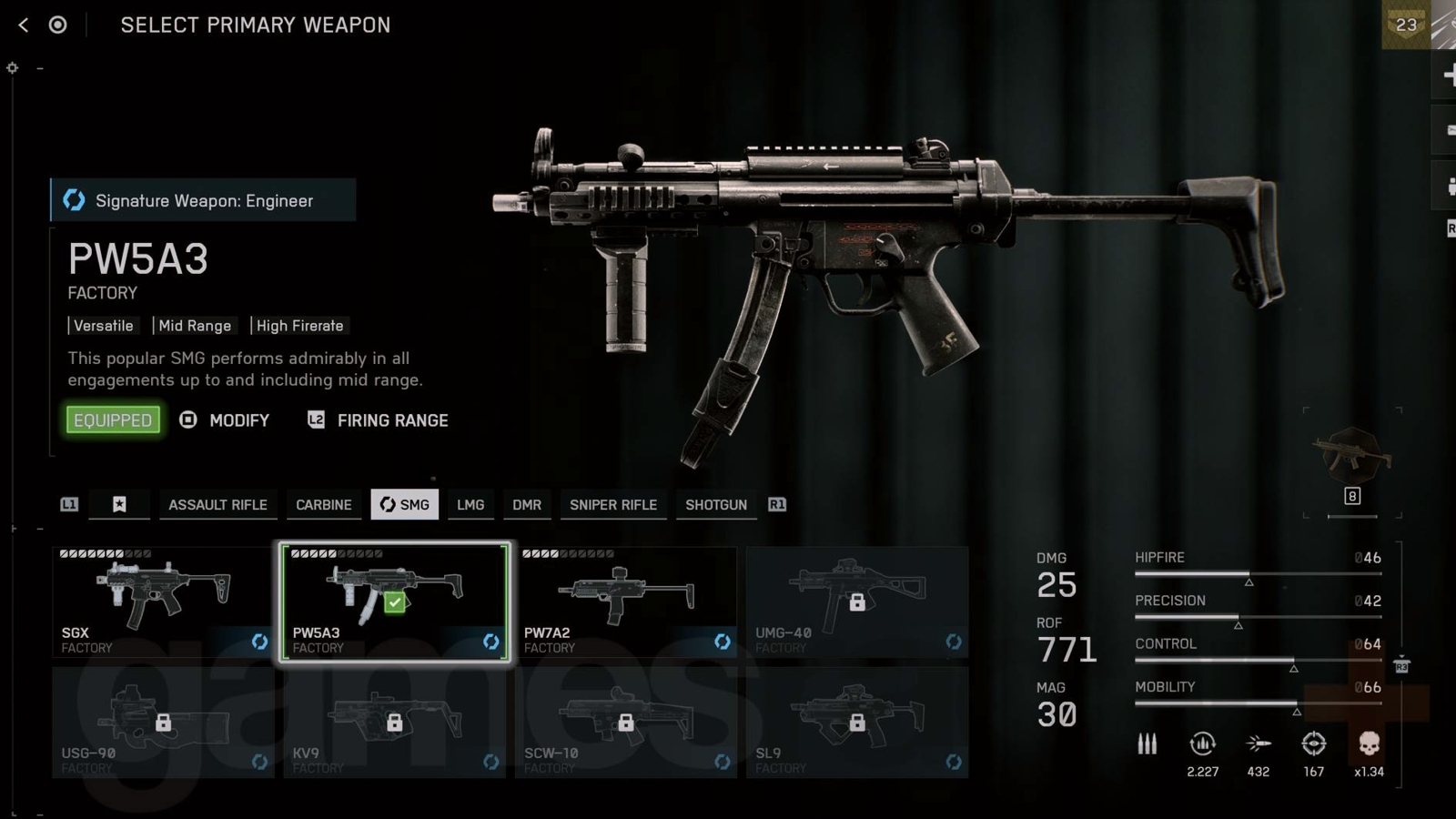1456x819 pixels.
Task: Select the SMG category tab
Action: 404,505
